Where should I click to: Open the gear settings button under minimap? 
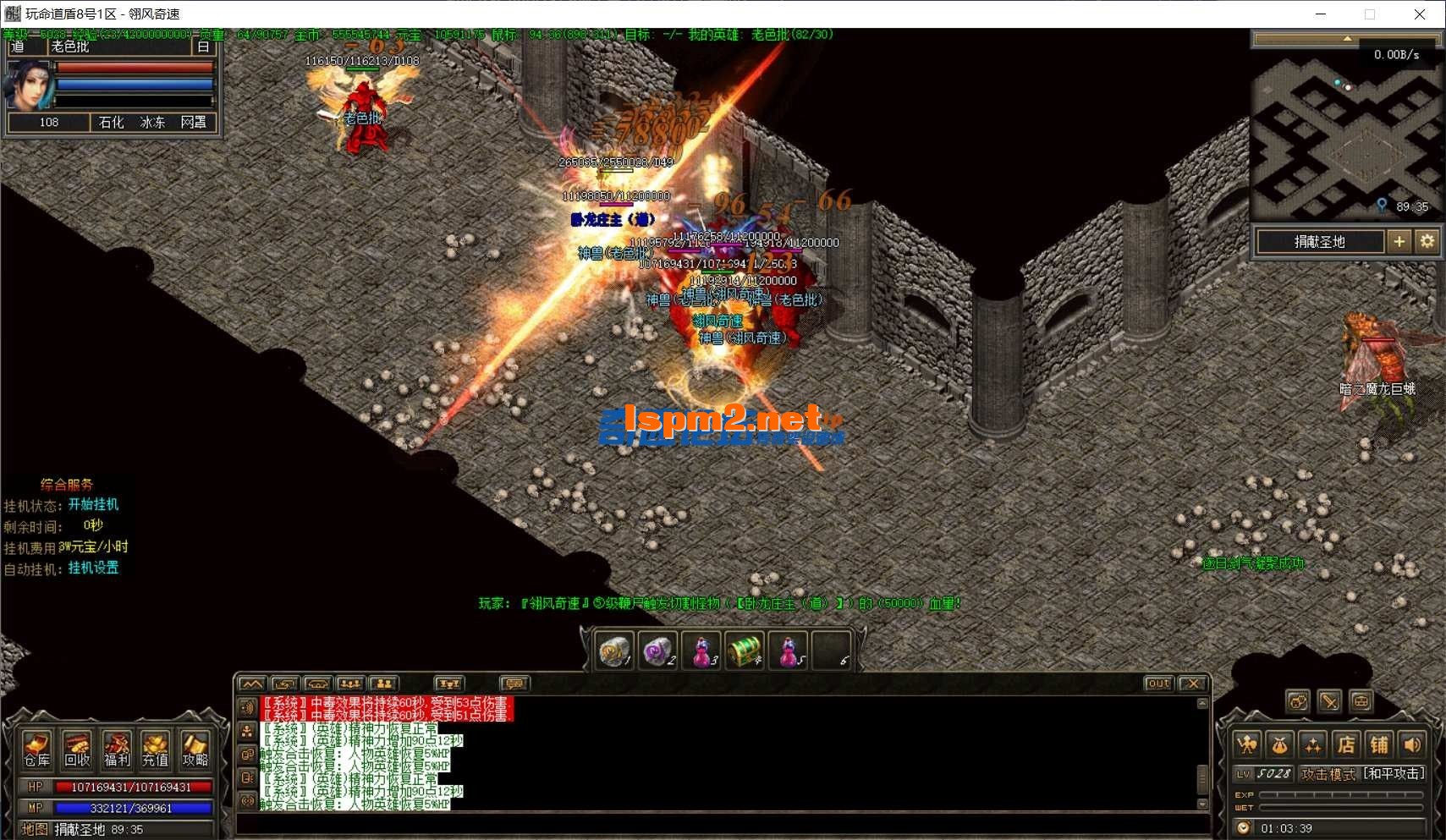(1427, 242)
